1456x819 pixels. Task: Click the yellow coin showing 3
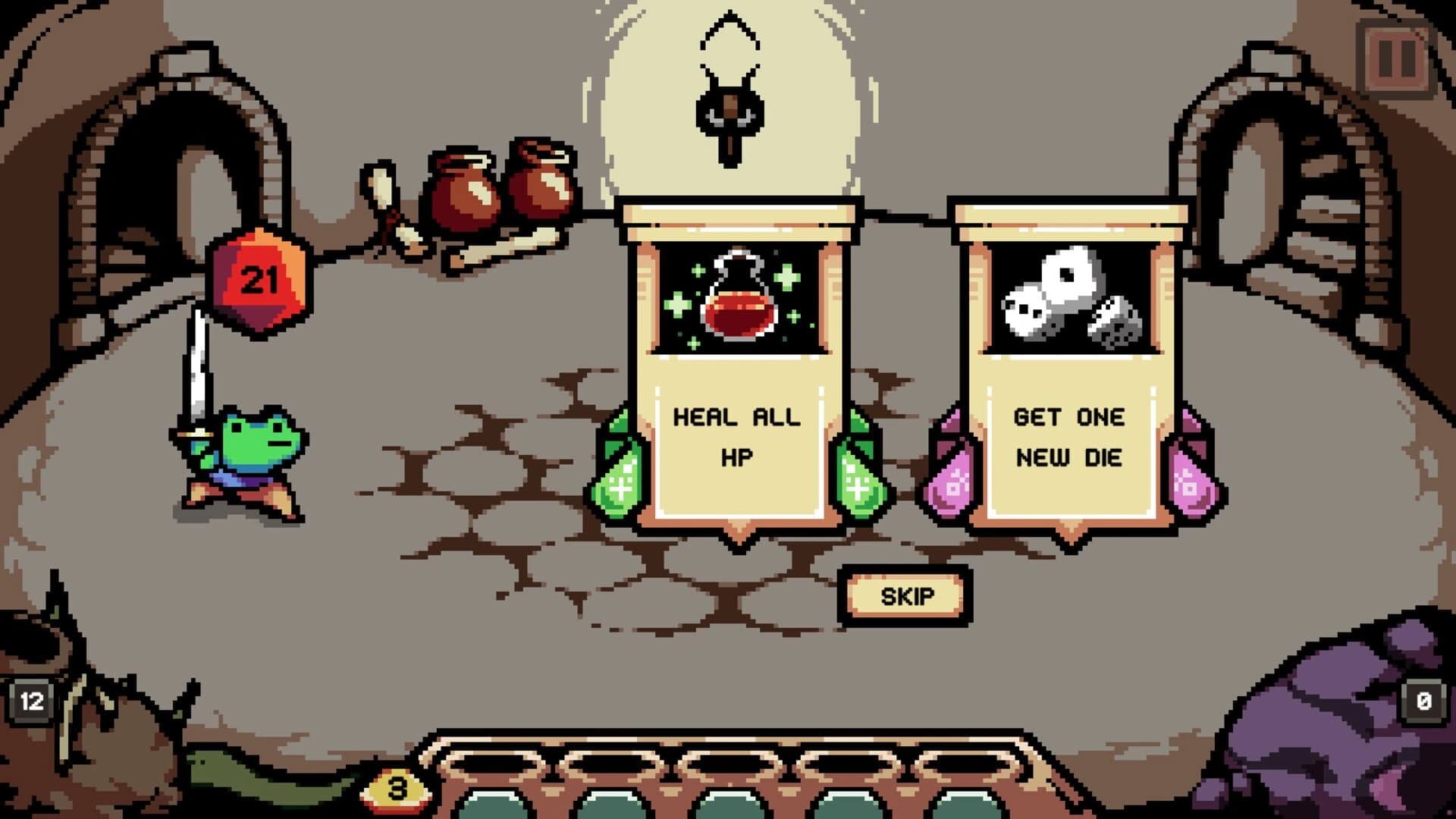394,789
